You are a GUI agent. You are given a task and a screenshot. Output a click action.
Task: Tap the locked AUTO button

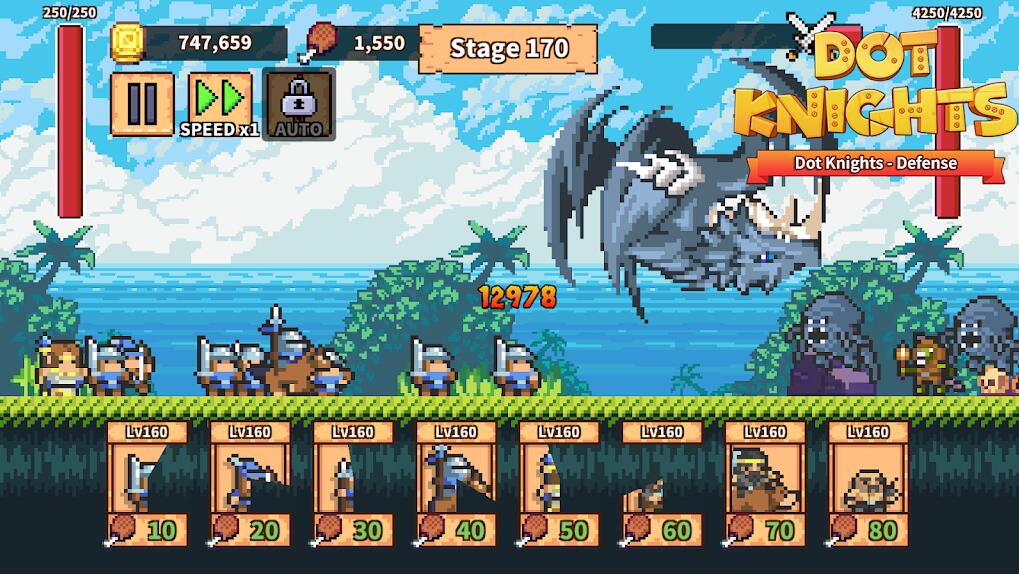(298, 103)
